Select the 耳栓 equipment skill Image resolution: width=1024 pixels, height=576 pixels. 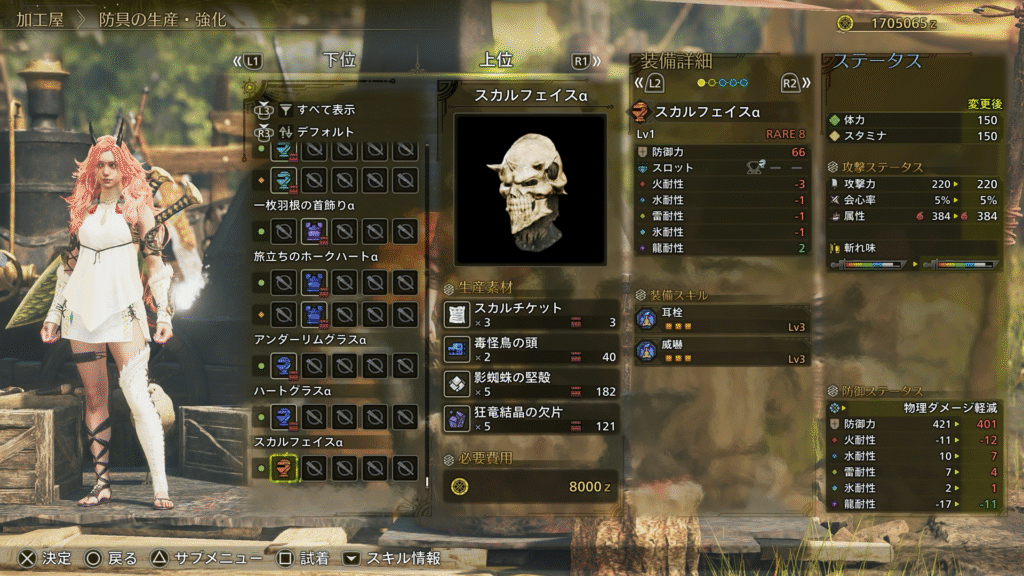coord(721,319)
